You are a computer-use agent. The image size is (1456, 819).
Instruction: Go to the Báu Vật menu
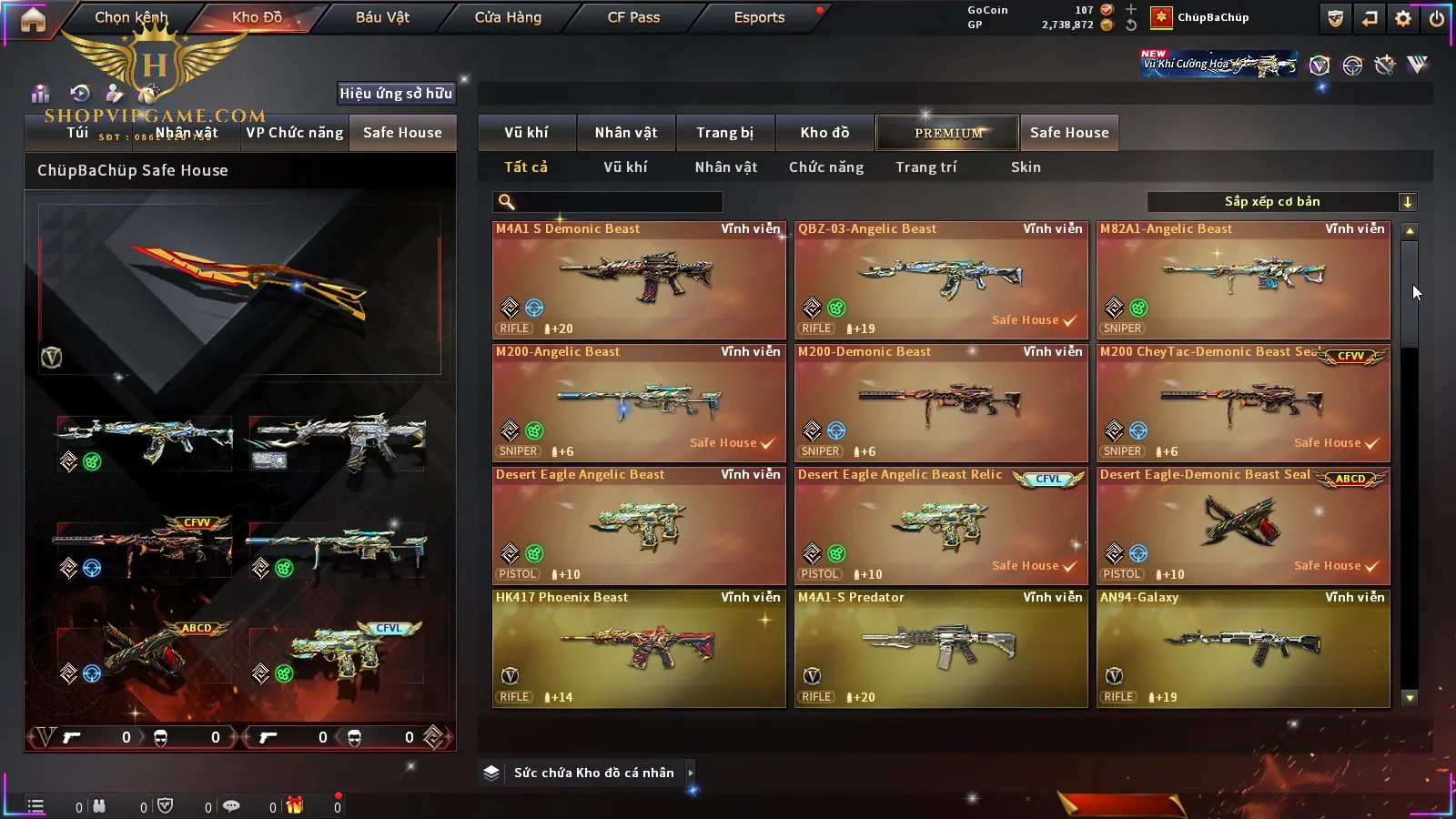click(382, 17)
